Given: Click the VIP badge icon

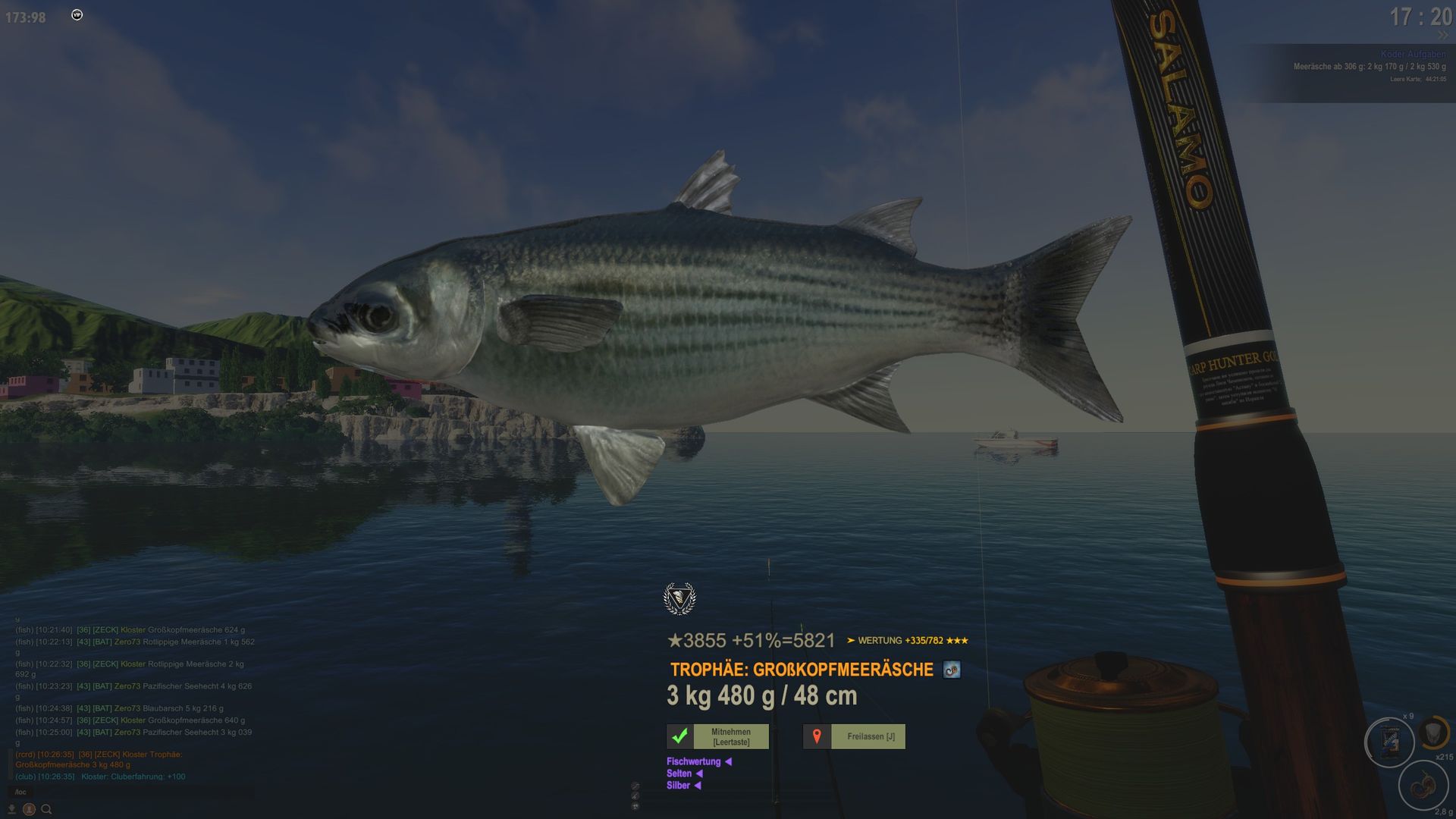Looking at the screenshot, I should point(77,15).
